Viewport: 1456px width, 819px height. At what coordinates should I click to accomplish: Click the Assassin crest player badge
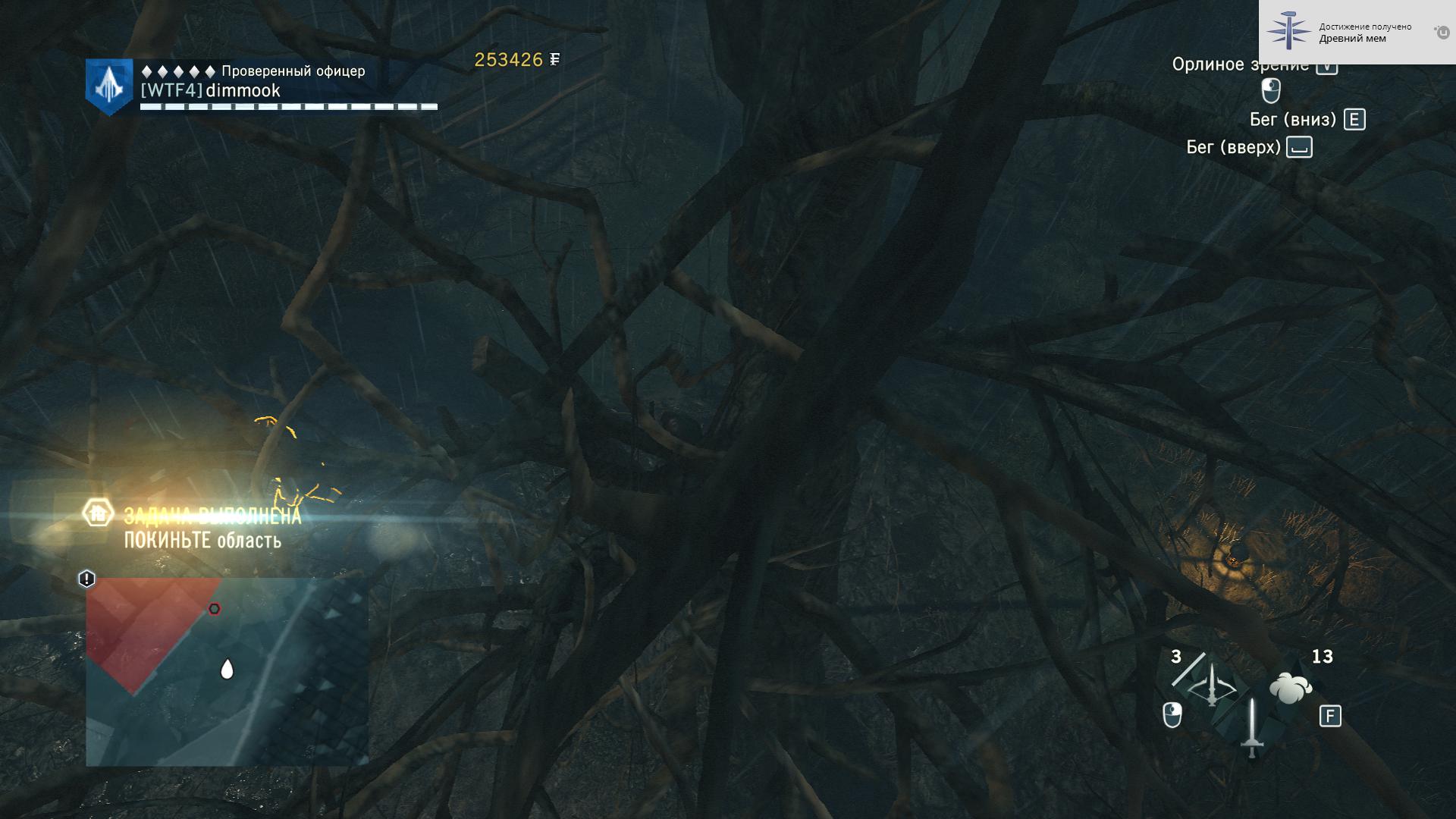pos(109,87)
